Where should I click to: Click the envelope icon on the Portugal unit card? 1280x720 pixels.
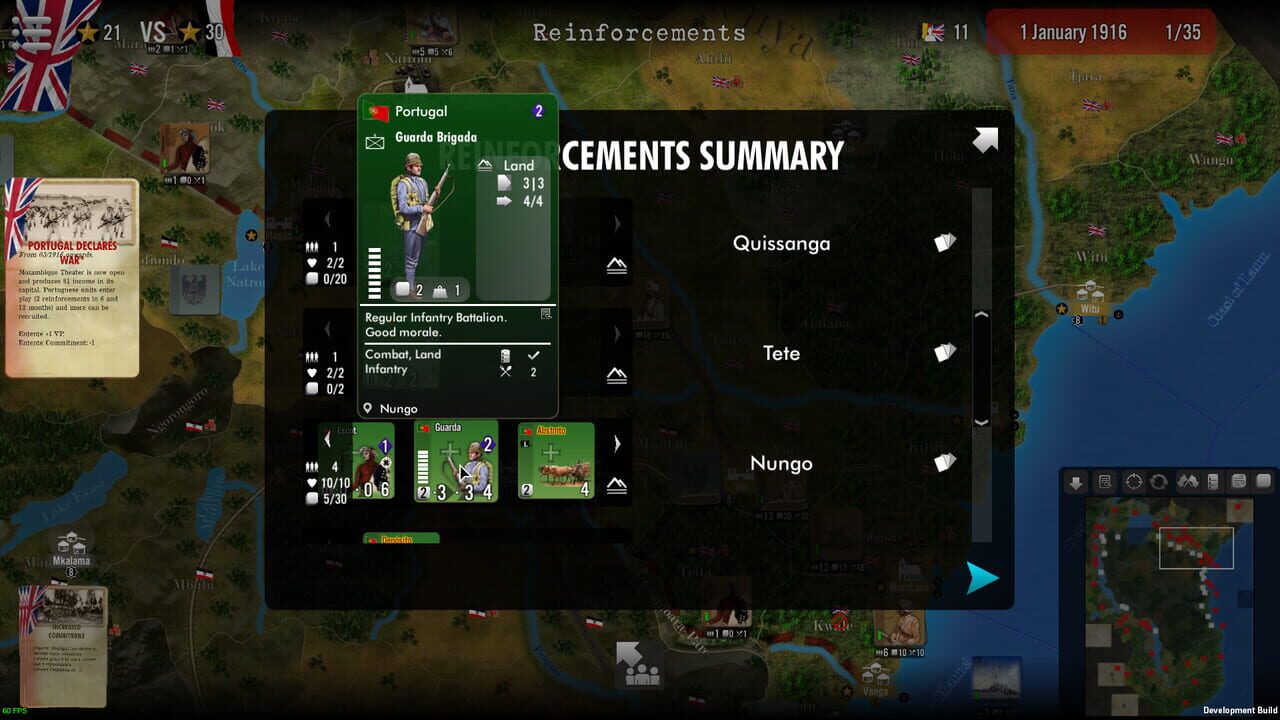[374, 140]
